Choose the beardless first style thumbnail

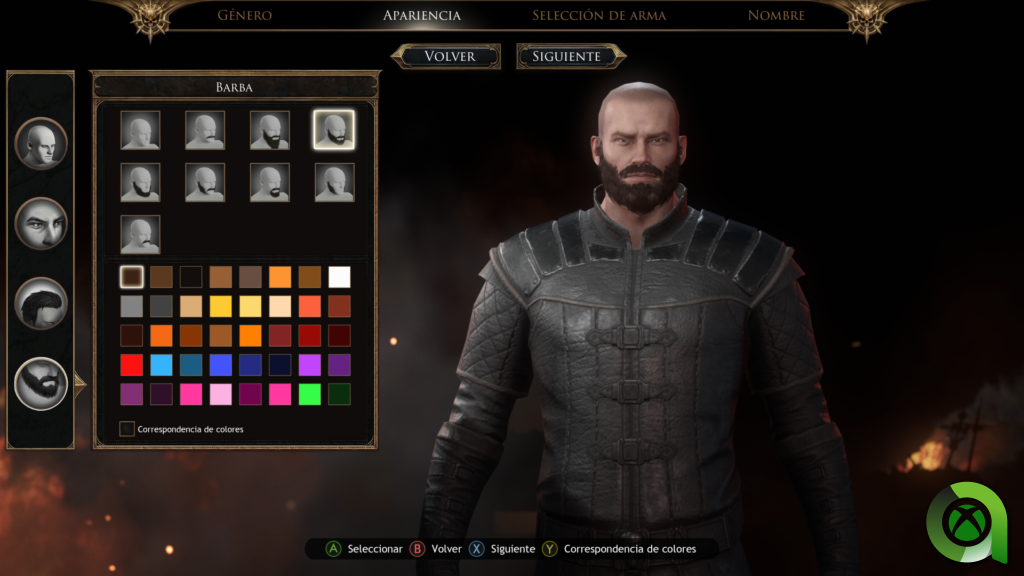140,130
